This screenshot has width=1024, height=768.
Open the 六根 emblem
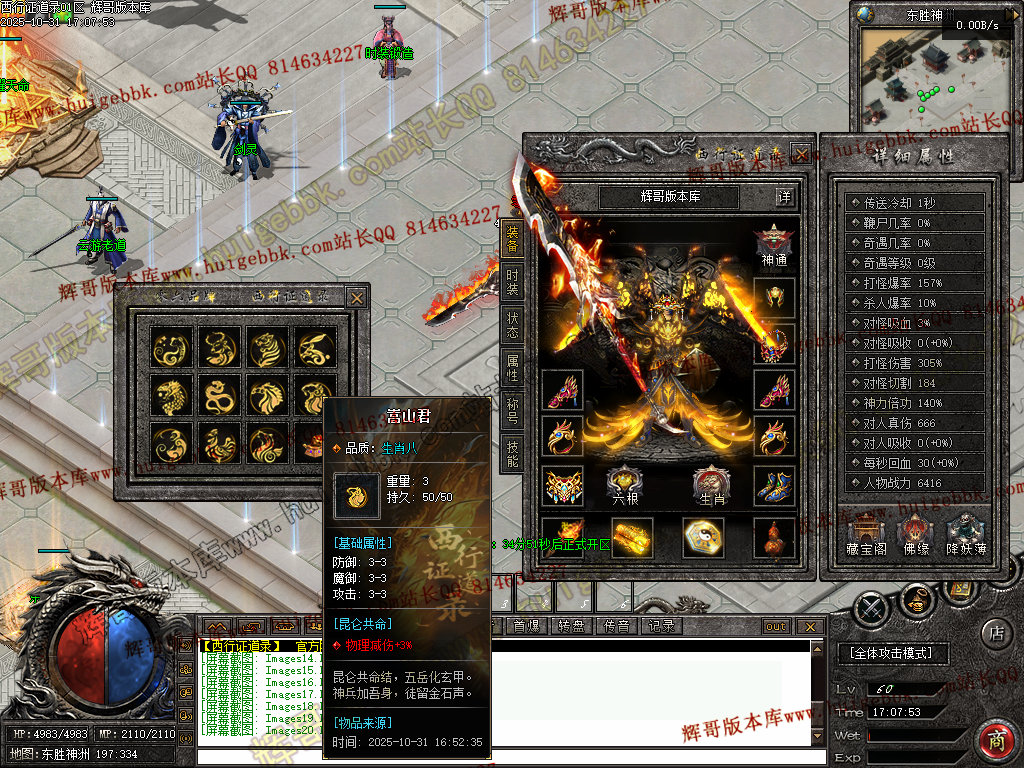[x=625, y=485]
